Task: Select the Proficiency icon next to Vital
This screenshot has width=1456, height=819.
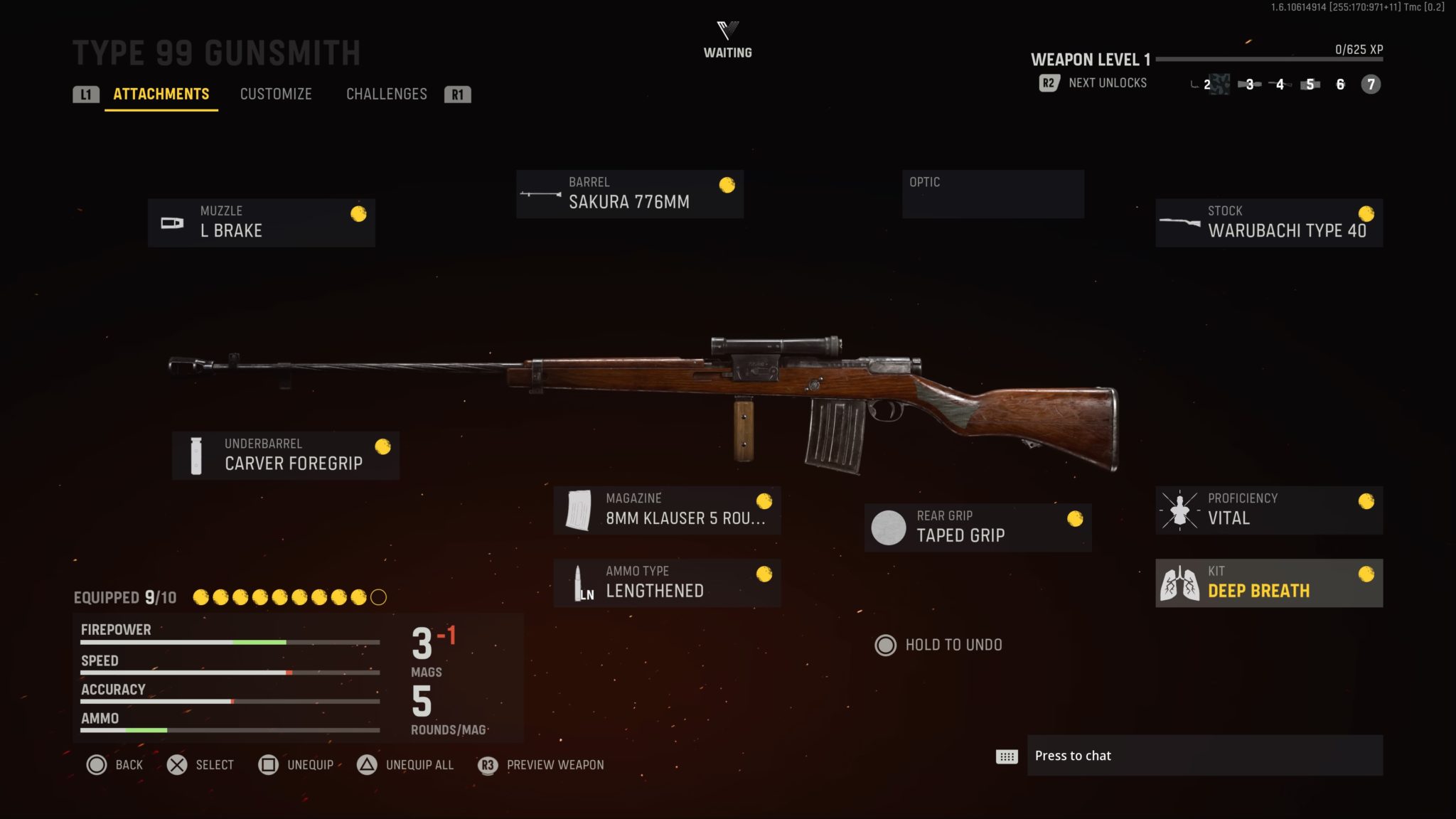Action: (1180, 509)
